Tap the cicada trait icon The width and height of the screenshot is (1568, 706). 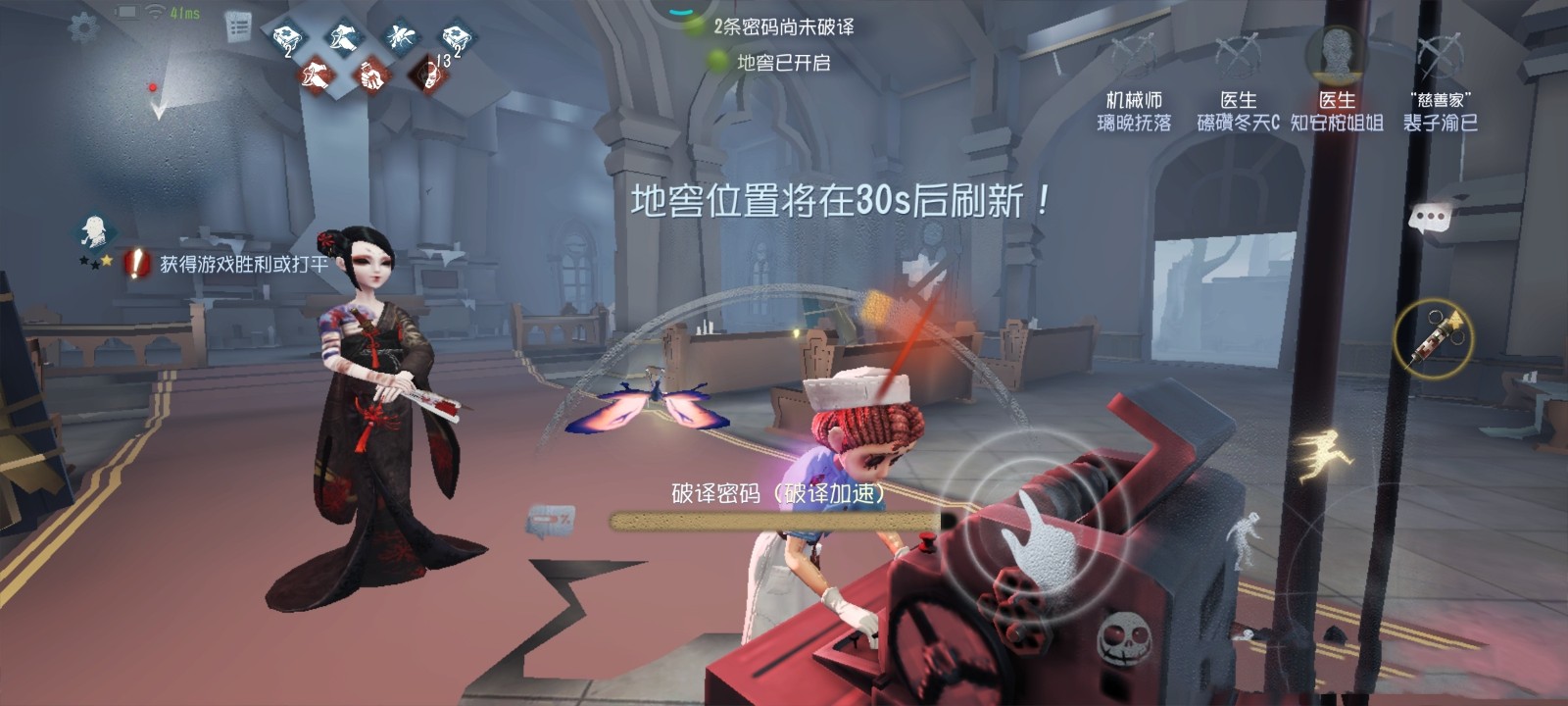(x=402, y=35)
